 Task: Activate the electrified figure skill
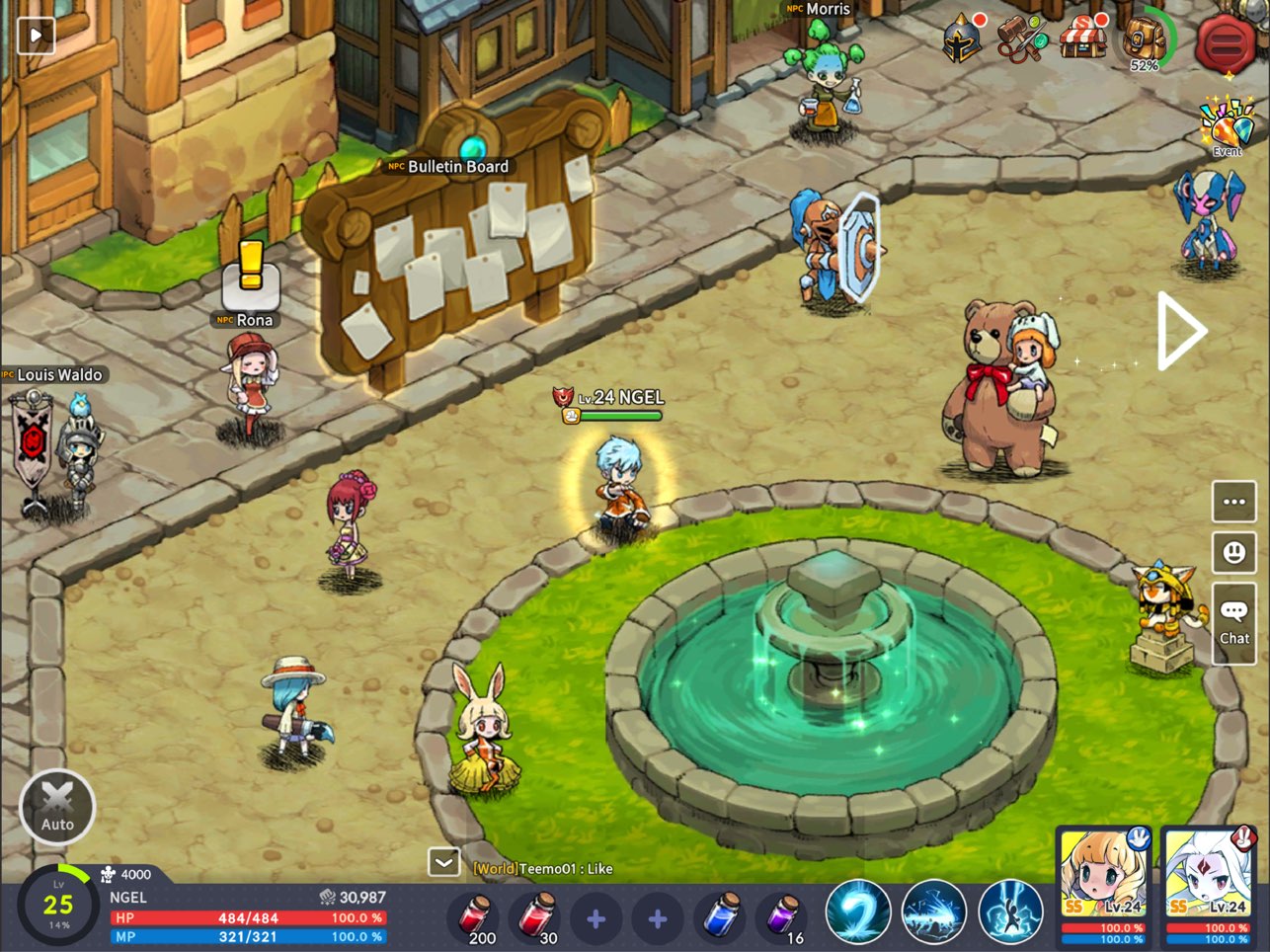pyautogui.click(x=1010, y=913)
